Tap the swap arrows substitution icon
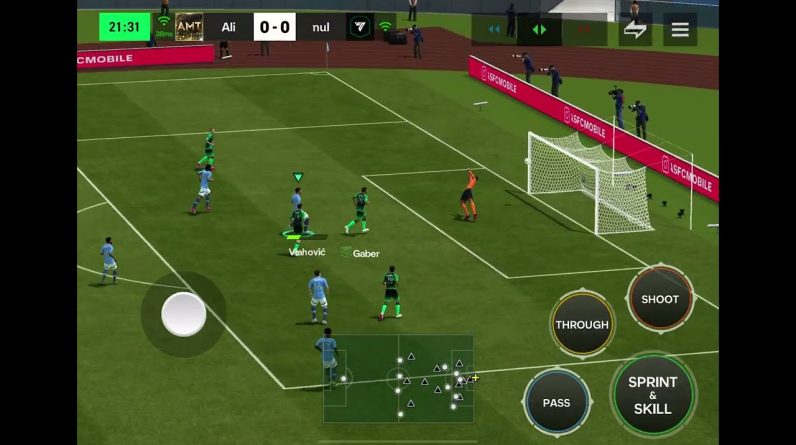This screenshot has width=796, height=445. click(635, 29)
